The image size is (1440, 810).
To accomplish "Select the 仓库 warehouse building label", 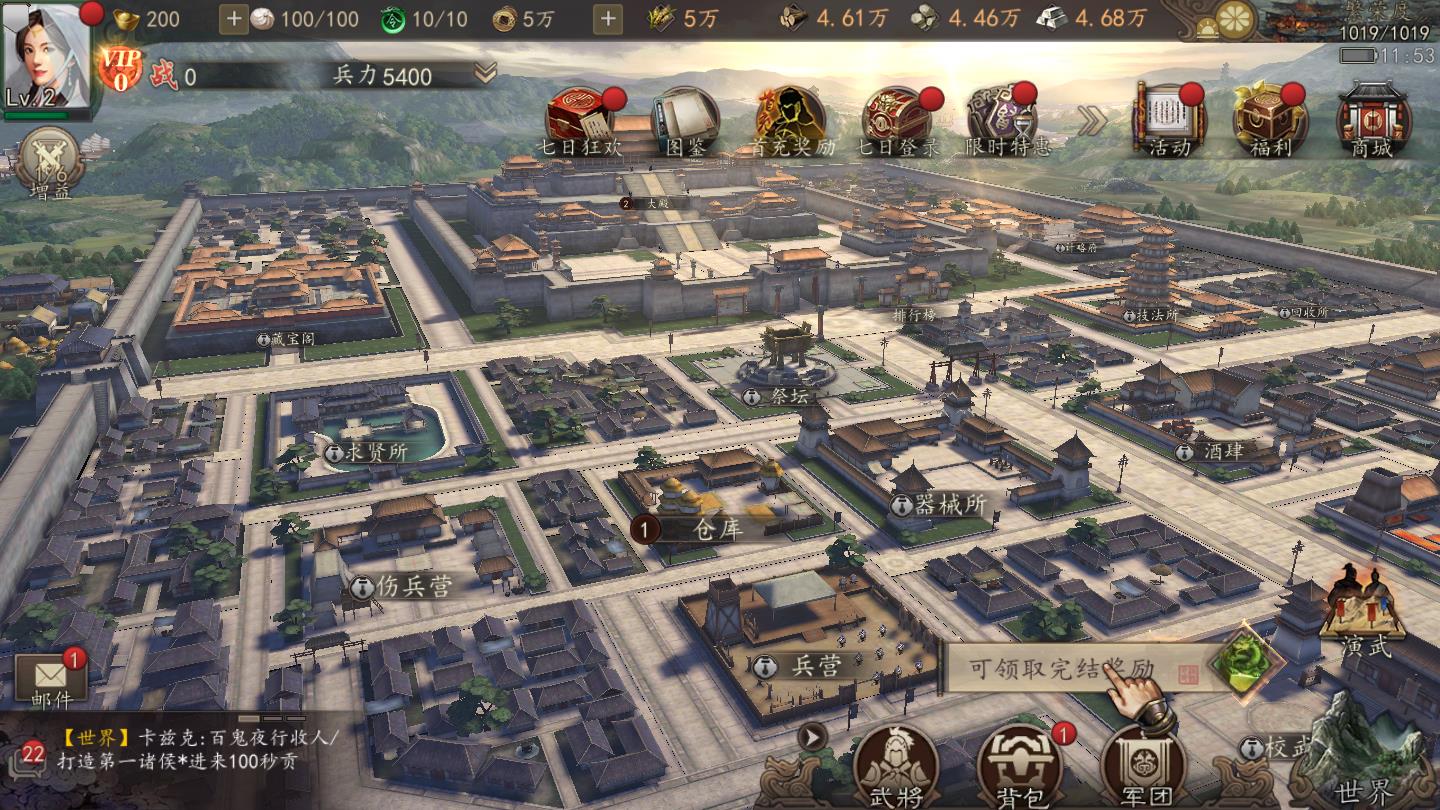I will coord(716,529).
